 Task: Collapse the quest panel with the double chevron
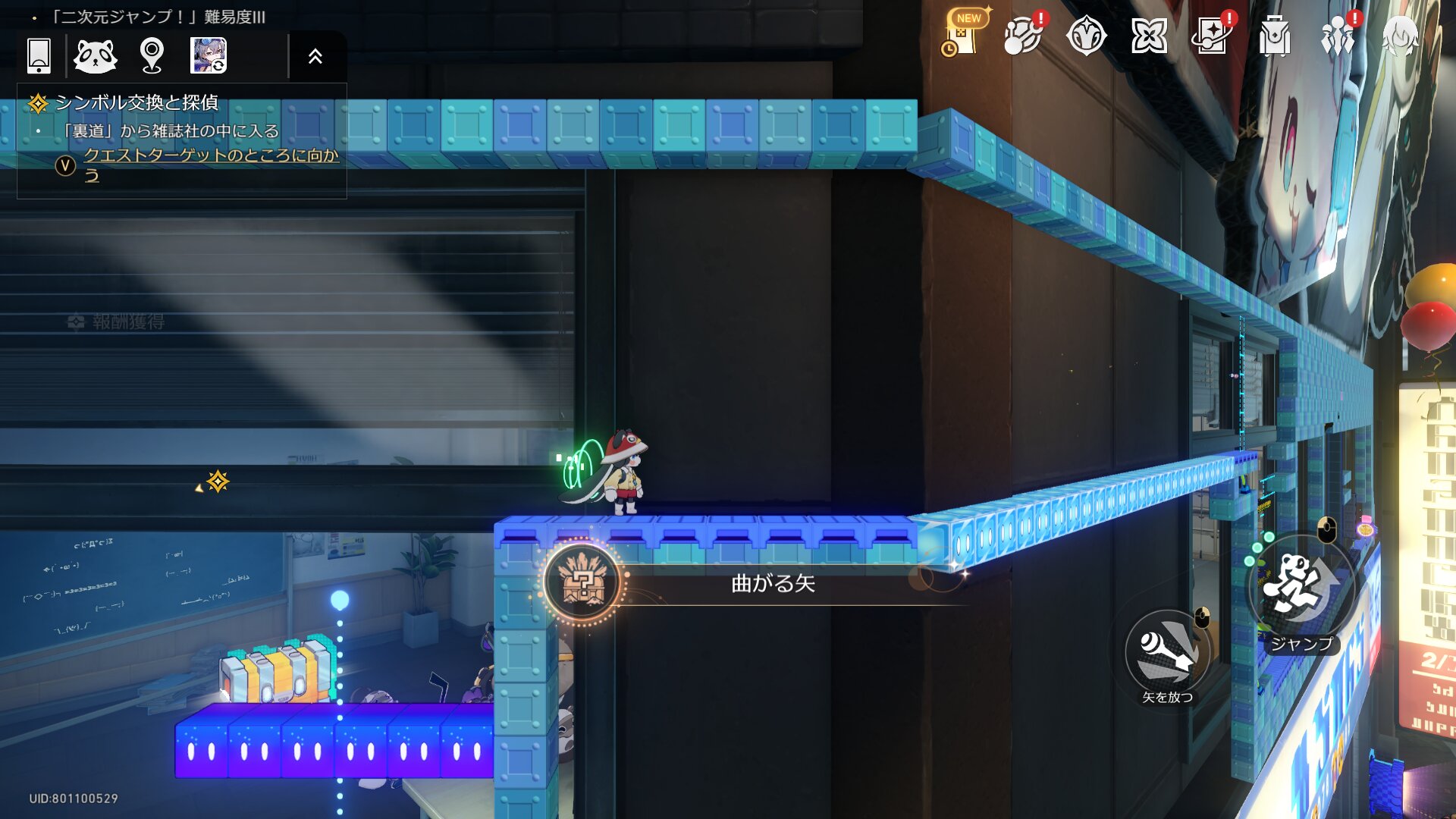pos(315,56)
